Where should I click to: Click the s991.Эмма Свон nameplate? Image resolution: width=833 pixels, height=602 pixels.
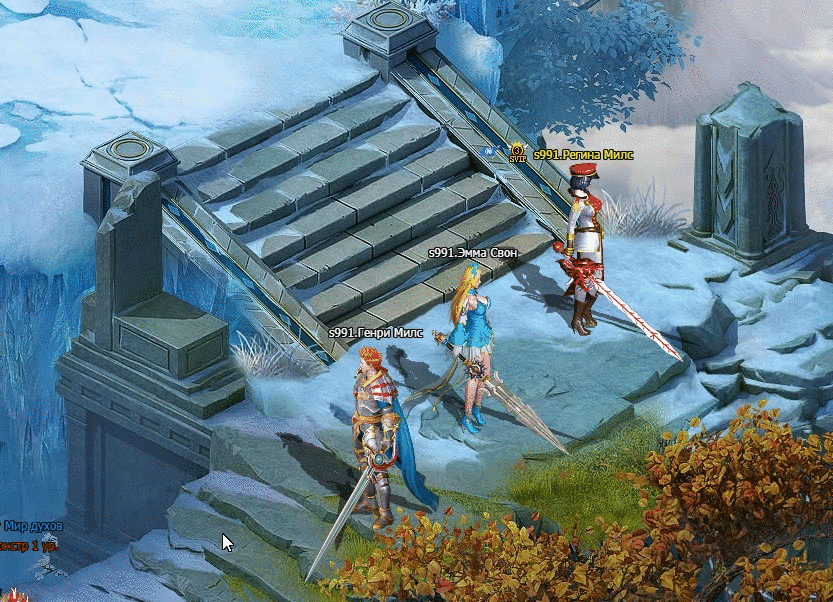click(x=472, y=253)
